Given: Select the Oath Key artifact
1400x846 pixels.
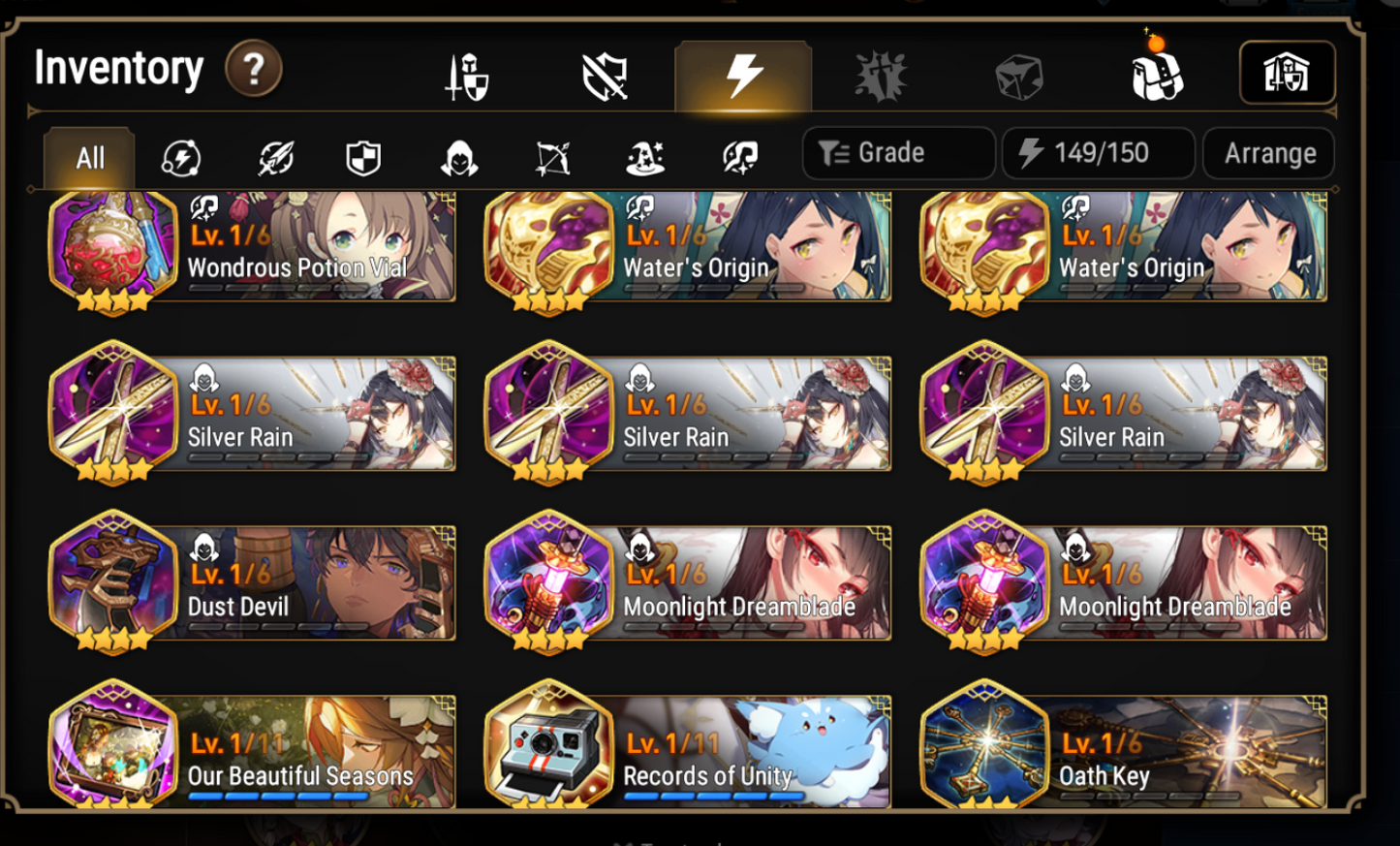Looking at the screenshot, I should (x=1123, y=751).
